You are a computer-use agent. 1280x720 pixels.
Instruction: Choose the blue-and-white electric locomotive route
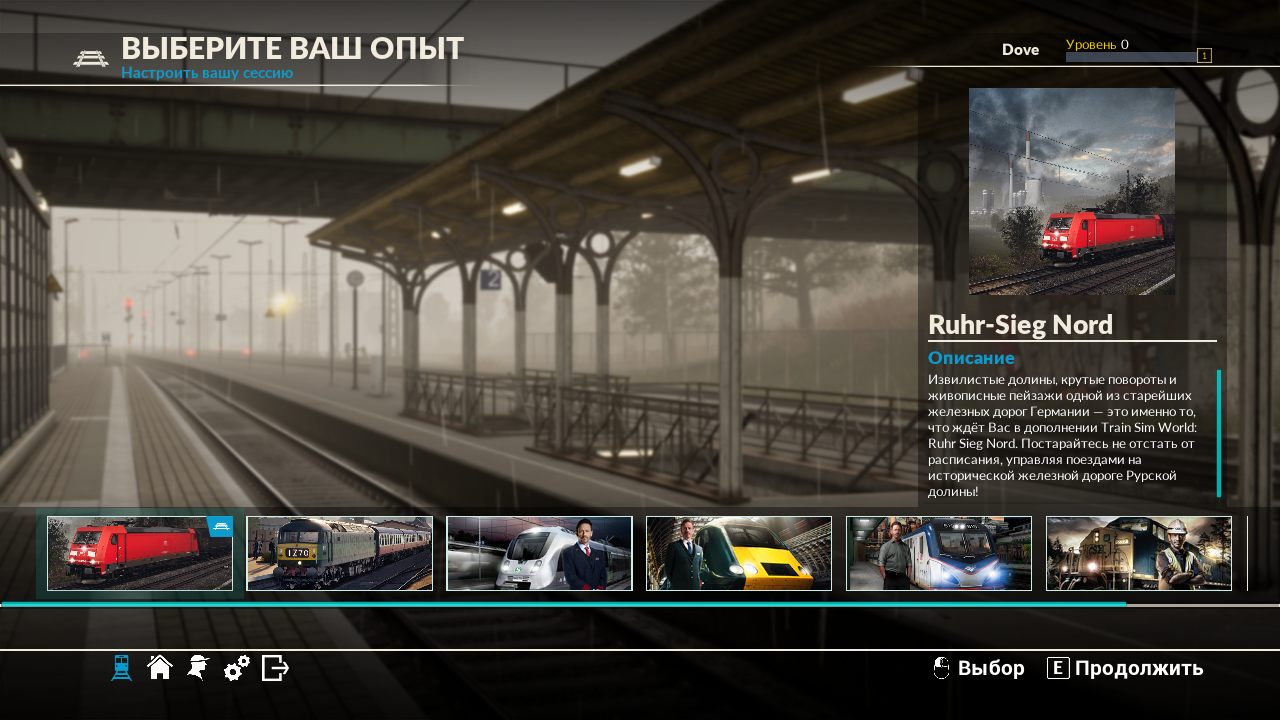pos(939,553)
